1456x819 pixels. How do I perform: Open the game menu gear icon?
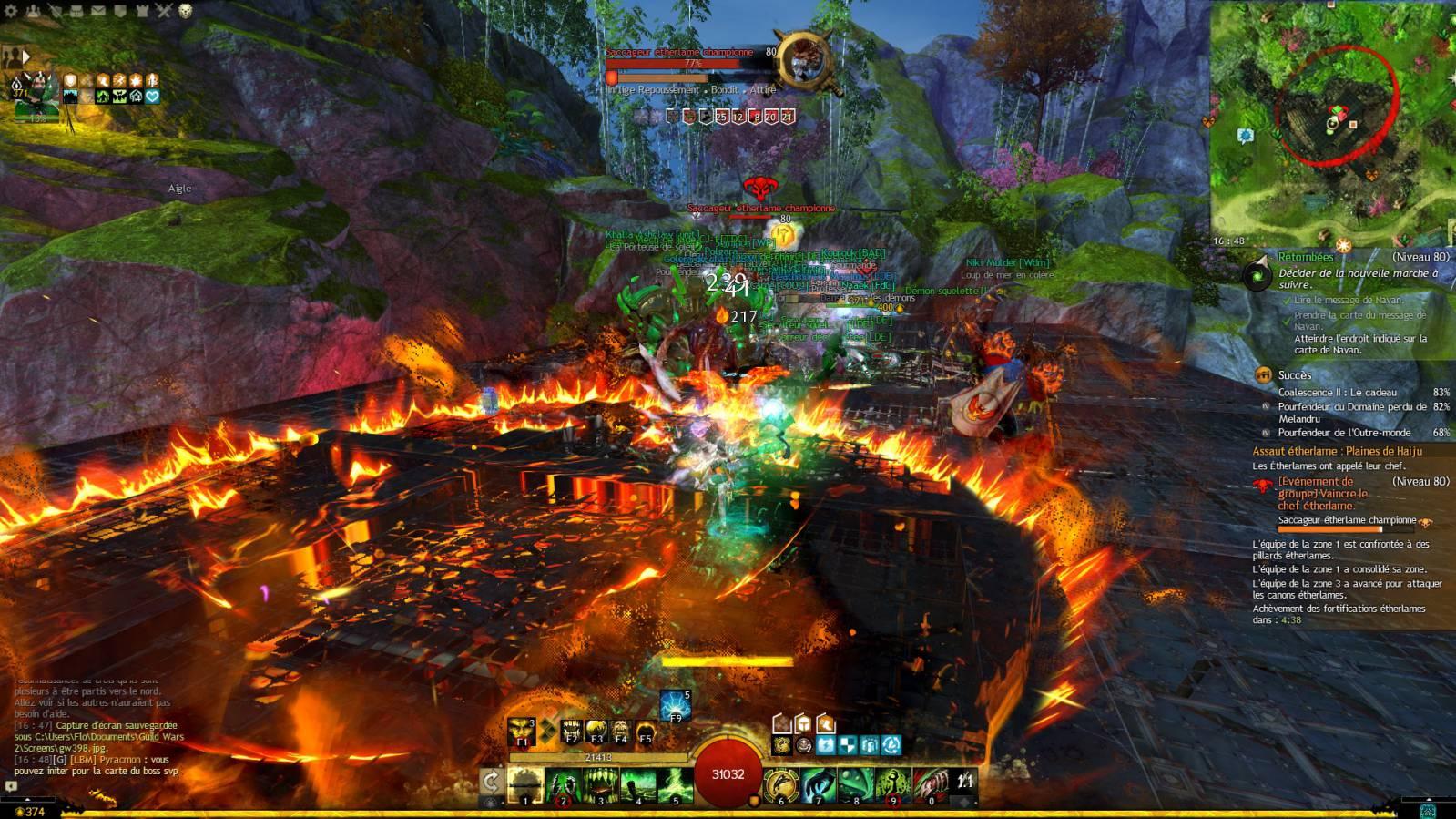click(12, 11)
